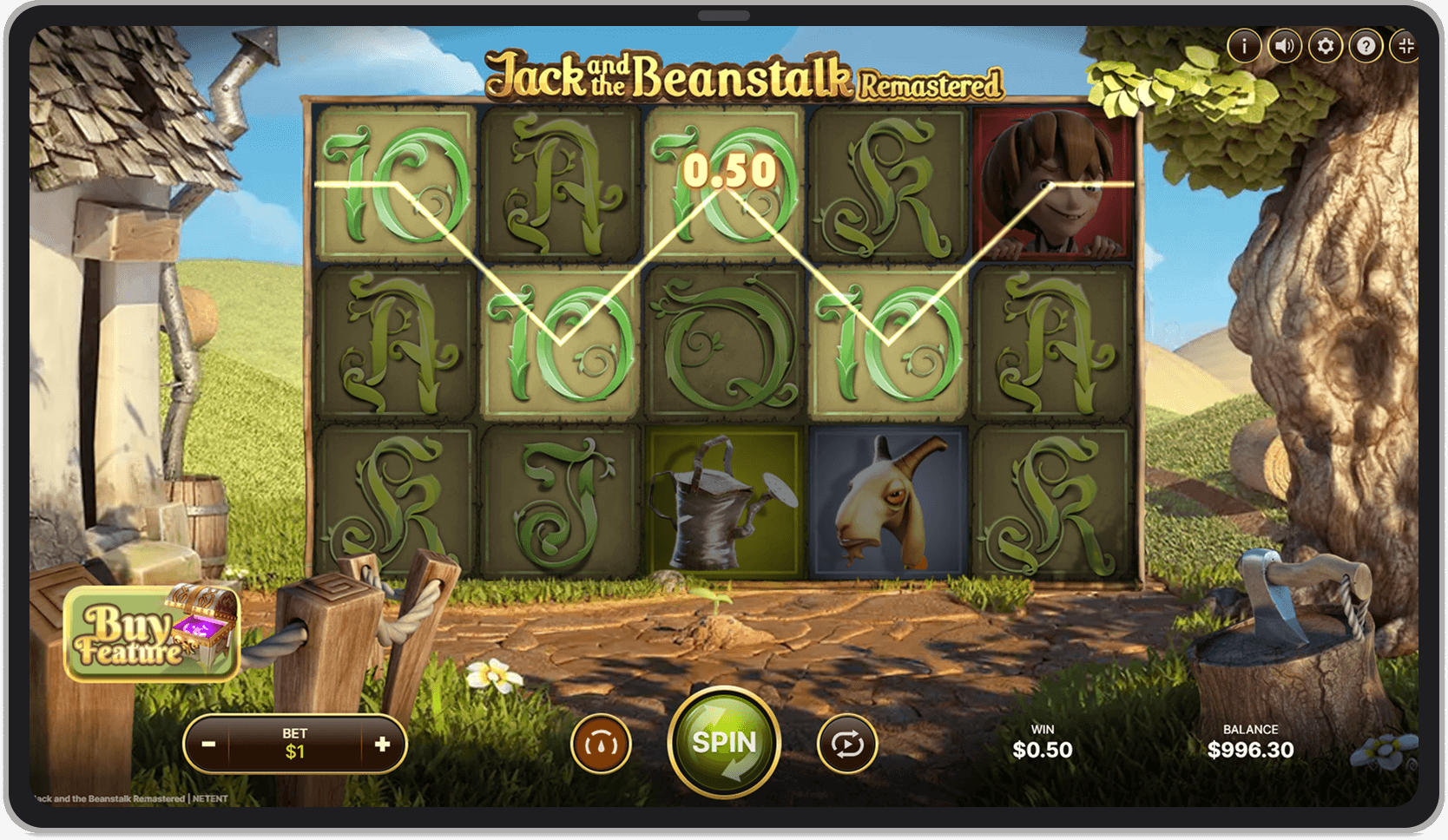This screenshot has height=840, width=1448.
Task: Open the game information panel
Action: [x=1245, y=47]
